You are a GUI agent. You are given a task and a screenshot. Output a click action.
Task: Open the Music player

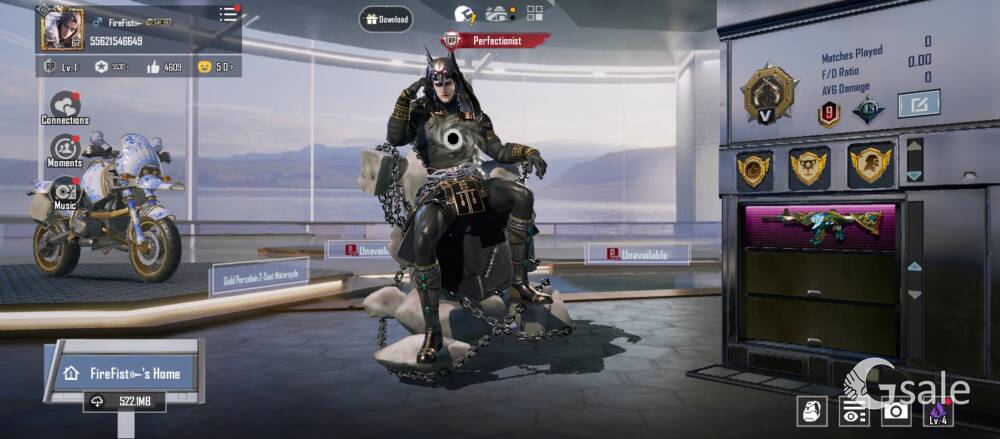65,192
